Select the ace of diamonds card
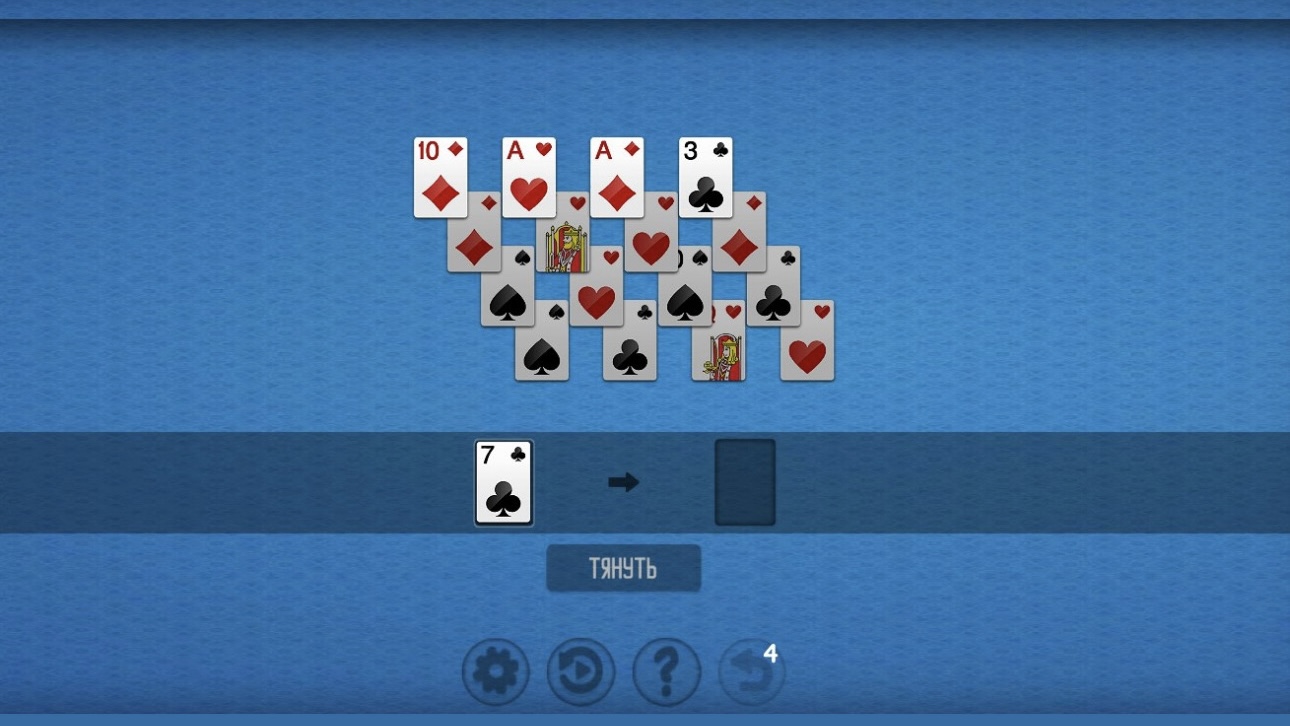The width and height of the screenshot is (1290, 726). 616,175
